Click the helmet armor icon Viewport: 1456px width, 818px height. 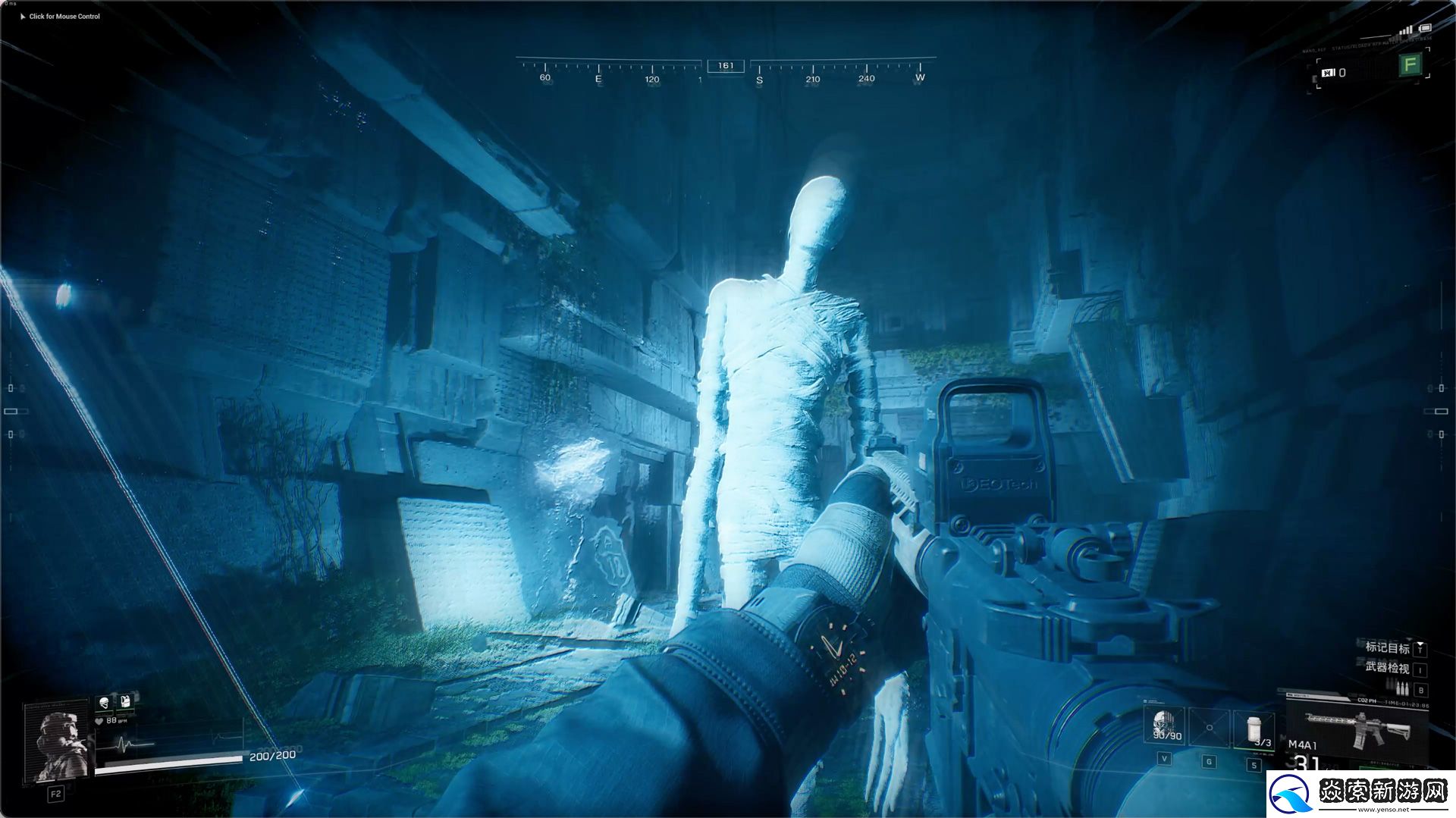coord(104,703)
